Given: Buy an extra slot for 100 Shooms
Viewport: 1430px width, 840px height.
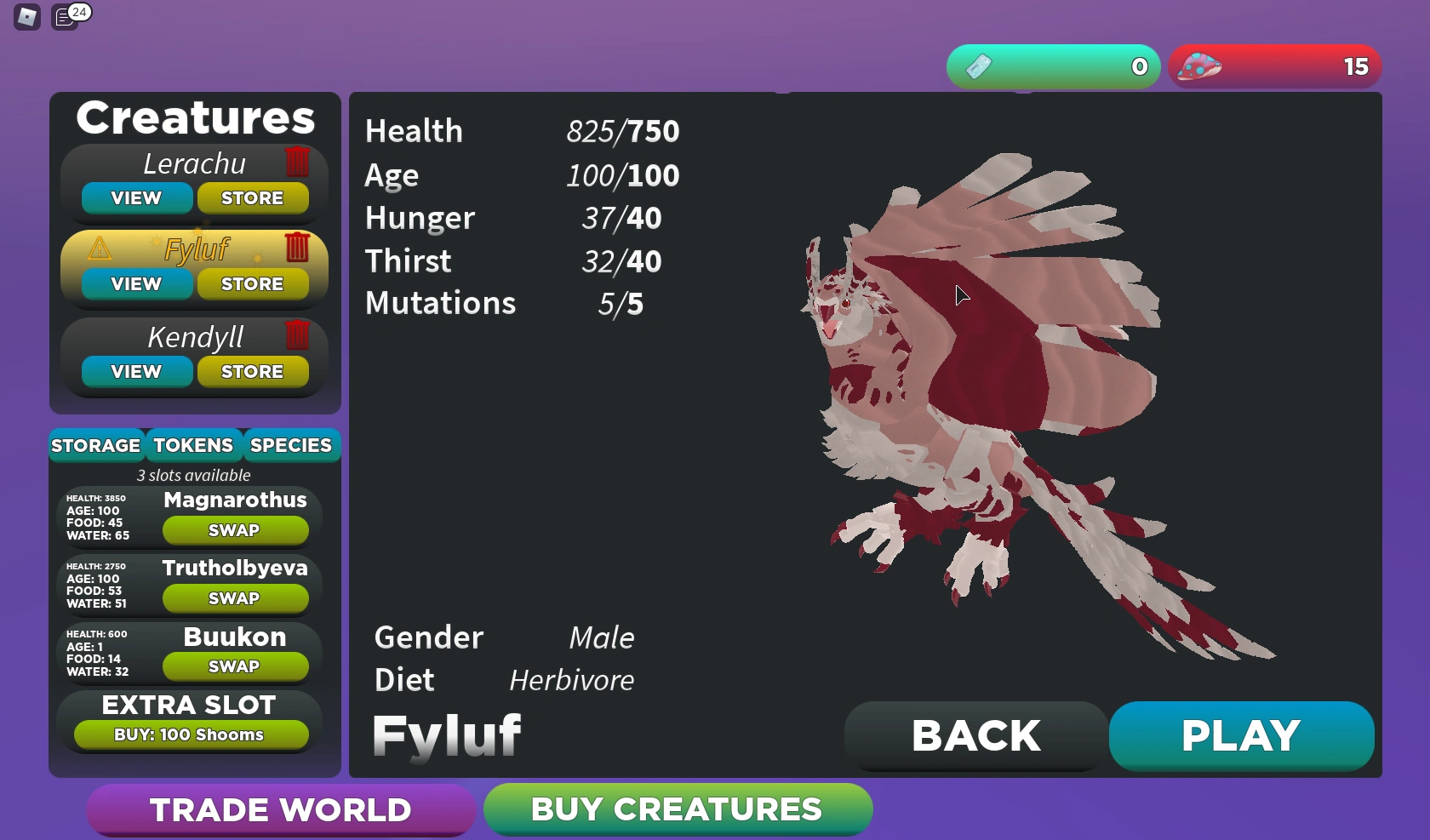Looking at the screenshot, I should (x=190, y=734).
